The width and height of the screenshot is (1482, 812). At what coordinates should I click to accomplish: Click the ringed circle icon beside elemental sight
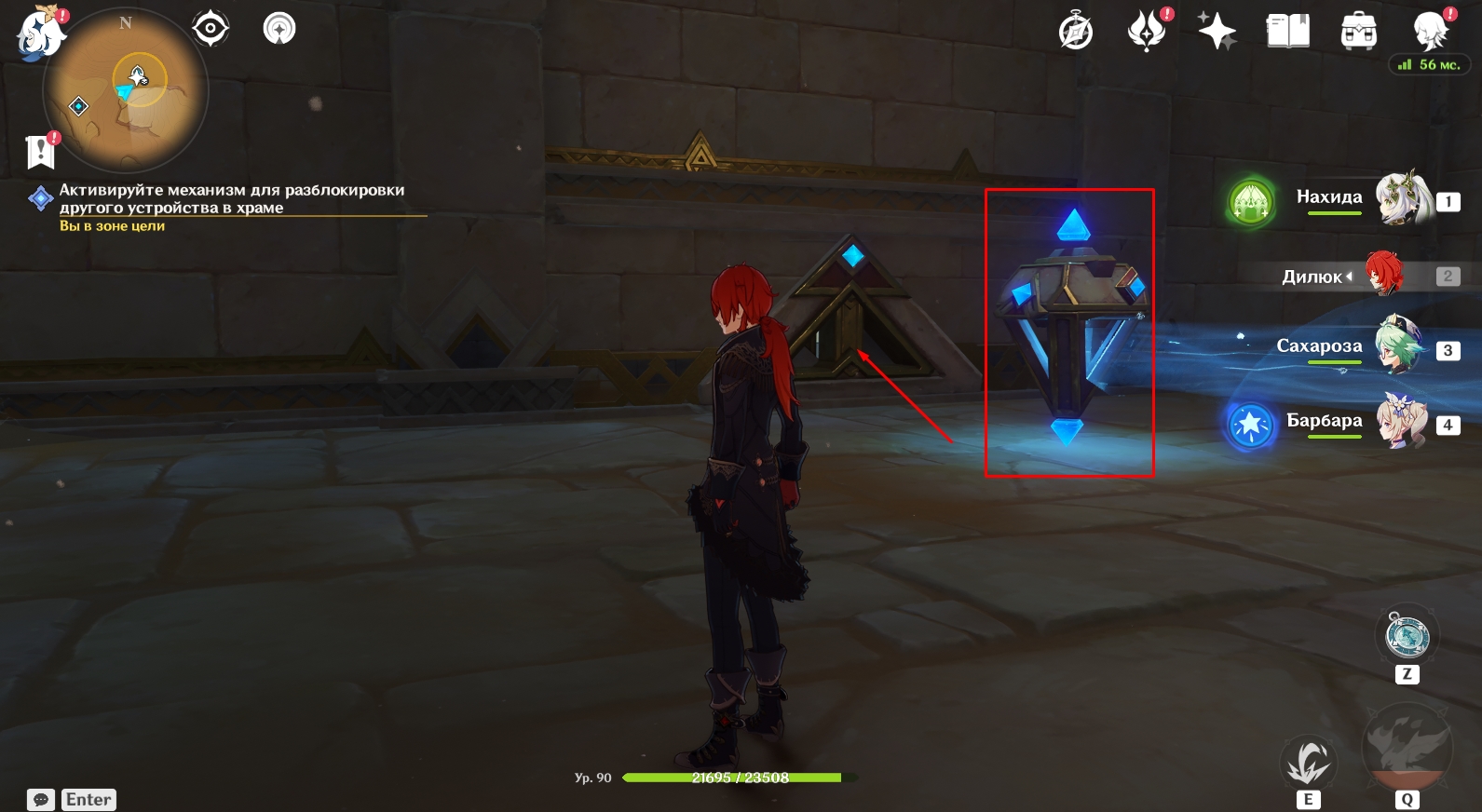[279, 29]
